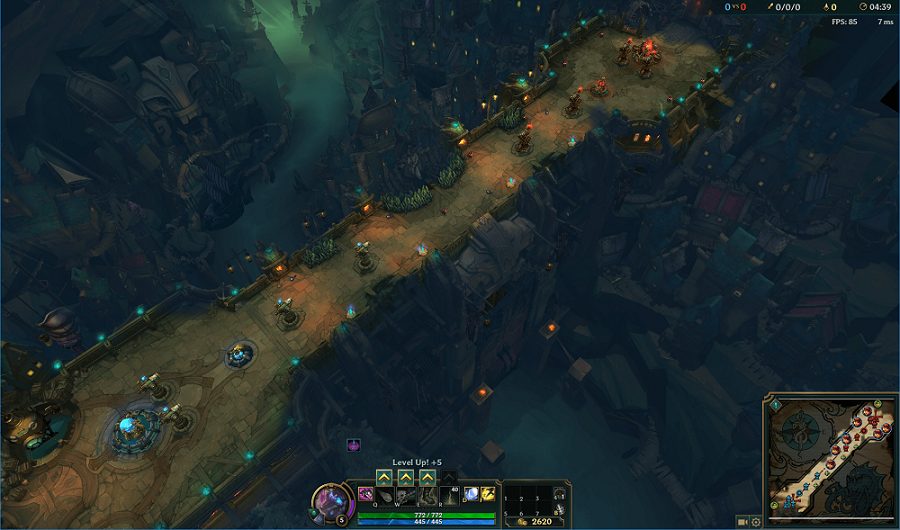This screenshot has width=900, height=530.
Task: Click the minimap ping diamond icon
Action: (773, 407)
